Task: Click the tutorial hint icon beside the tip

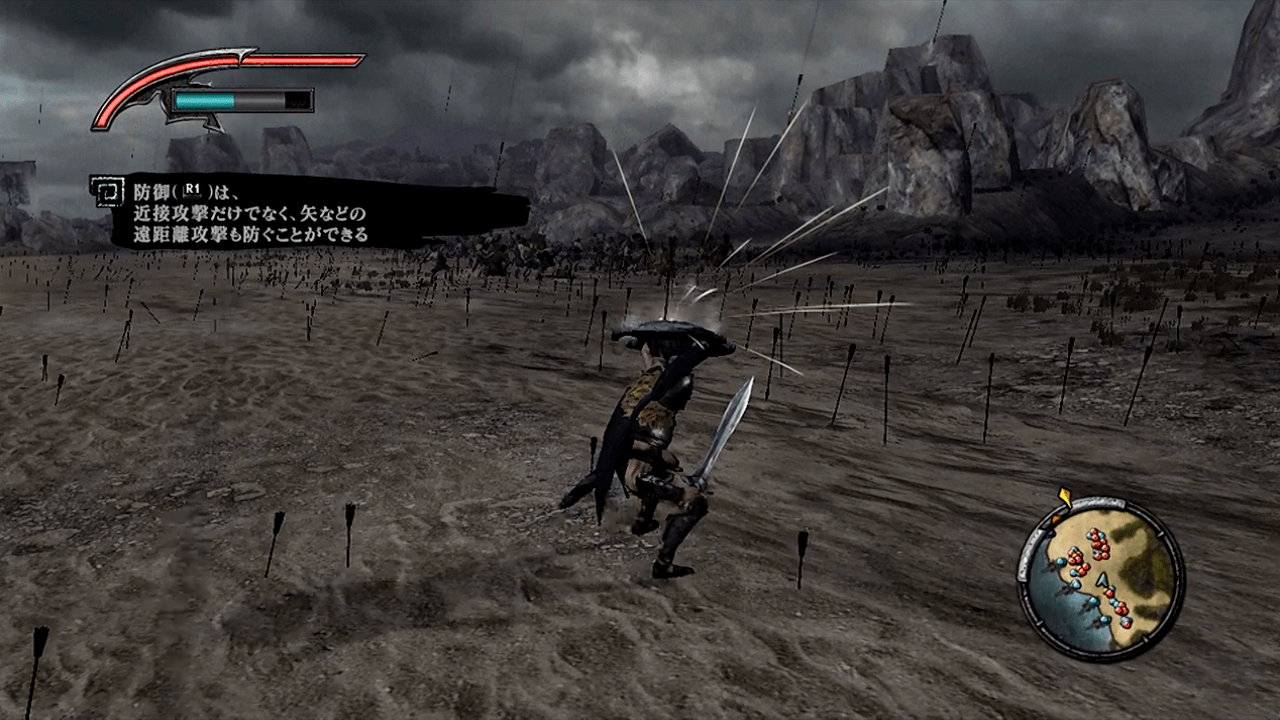Action: pyautogui.click(x=106, y=190)
